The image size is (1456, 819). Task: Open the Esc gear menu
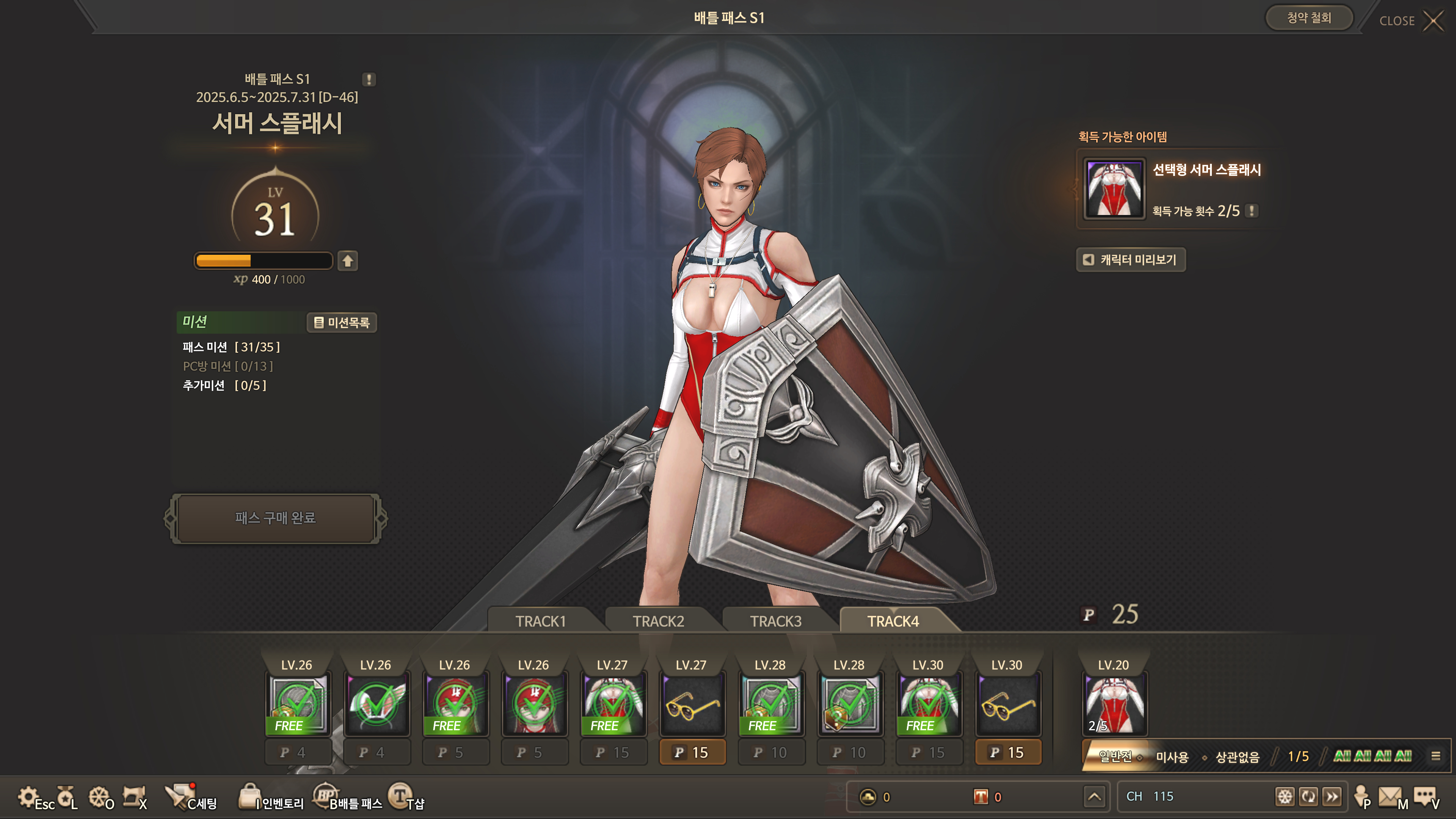pos(35,797)
